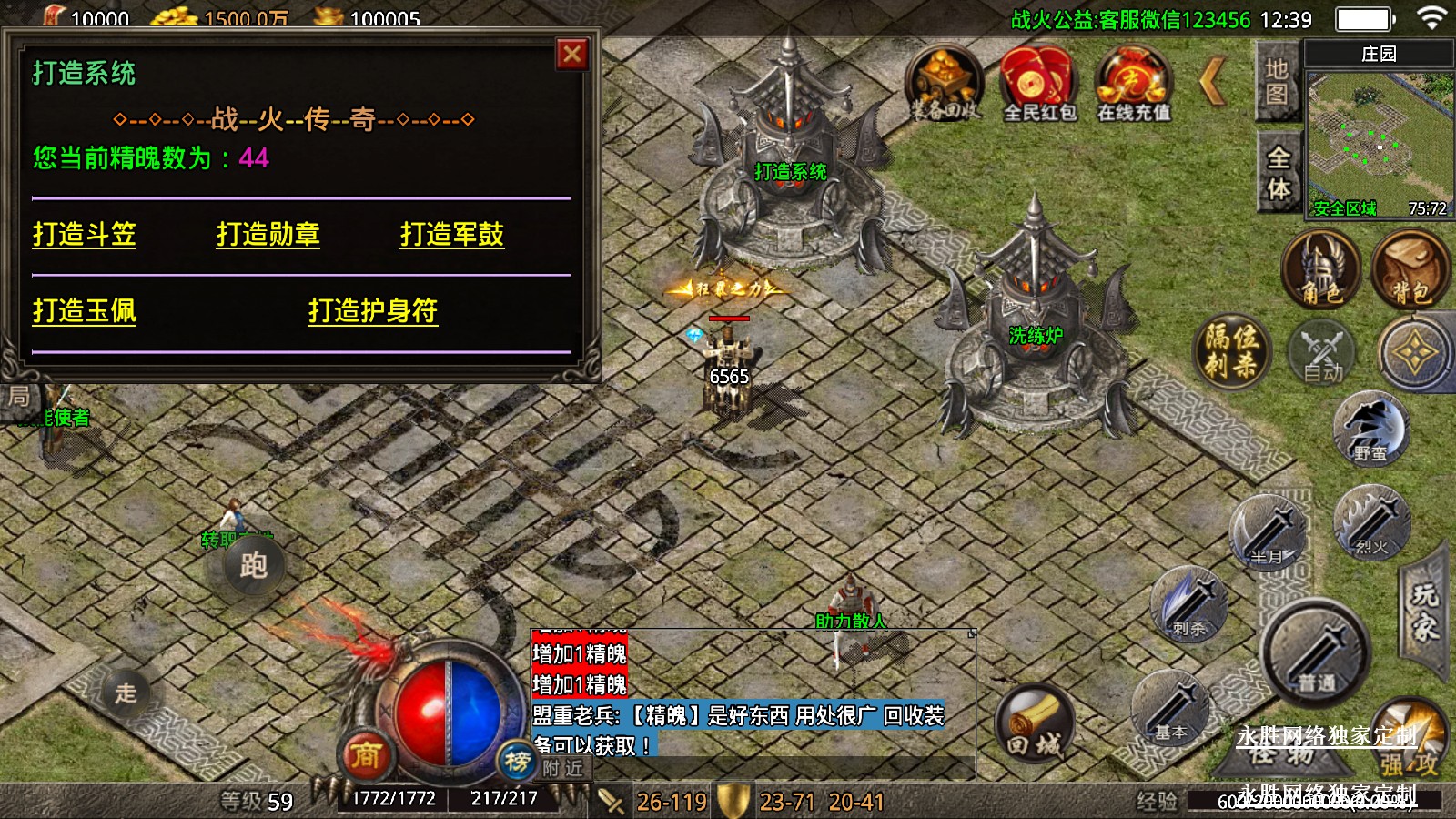Choose 打造斗笠 in forging menu
Image resolution: width=1456 pixels, height=819 pixels.
(x=85, y=234)
